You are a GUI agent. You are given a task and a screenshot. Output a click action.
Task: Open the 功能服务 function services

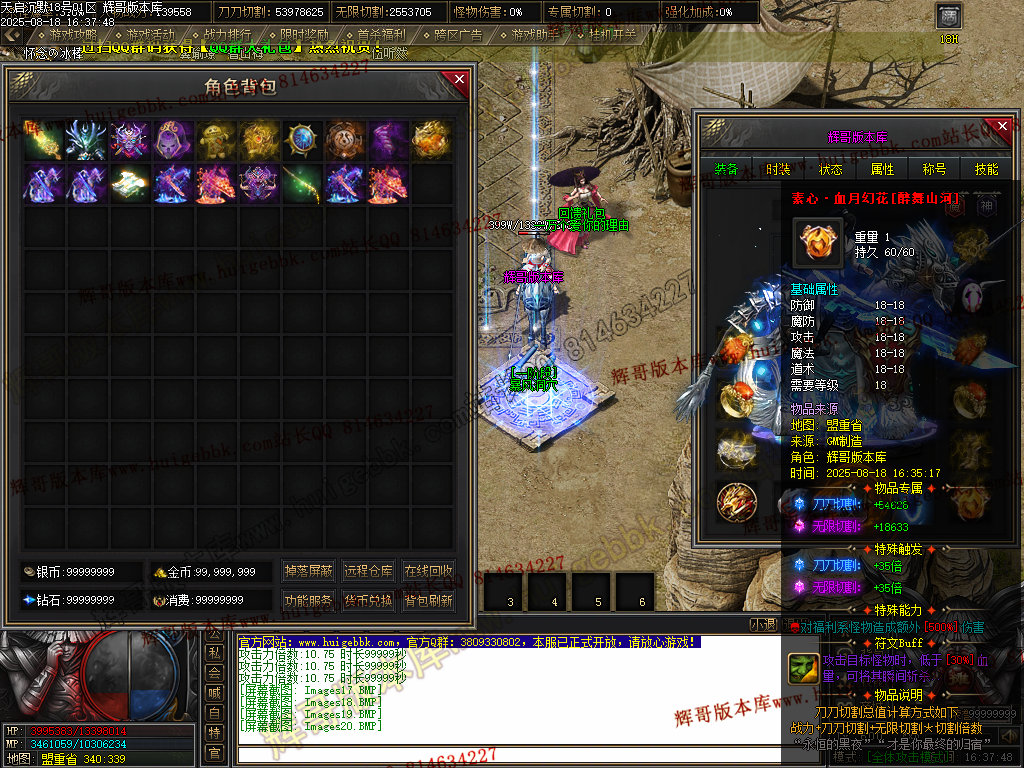coord(308,601)
